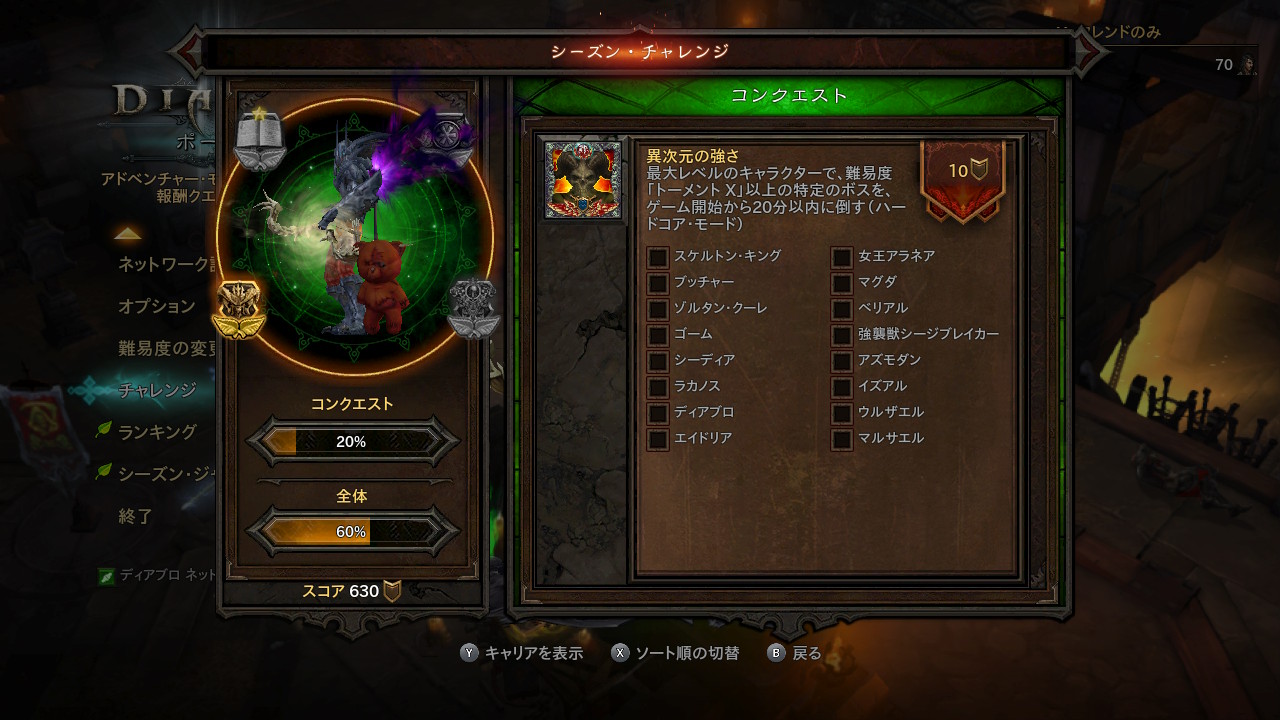Image resolution: width=1280 pixels, height=720 pixels.
Task: Select the silver skull badge icon
Action: click(x=473, y=309)
